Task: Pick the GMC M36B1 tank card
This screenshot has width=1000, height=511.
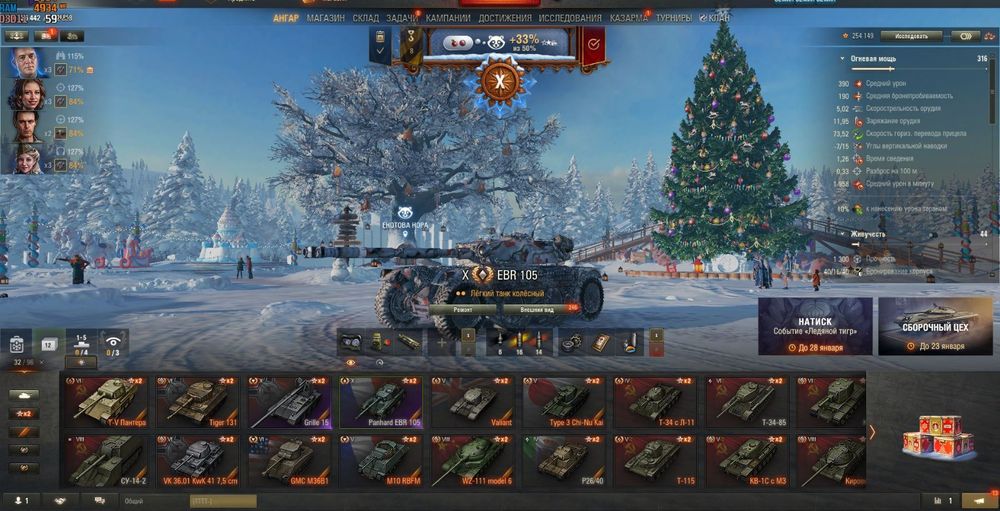Action: (x=288, y=460)
